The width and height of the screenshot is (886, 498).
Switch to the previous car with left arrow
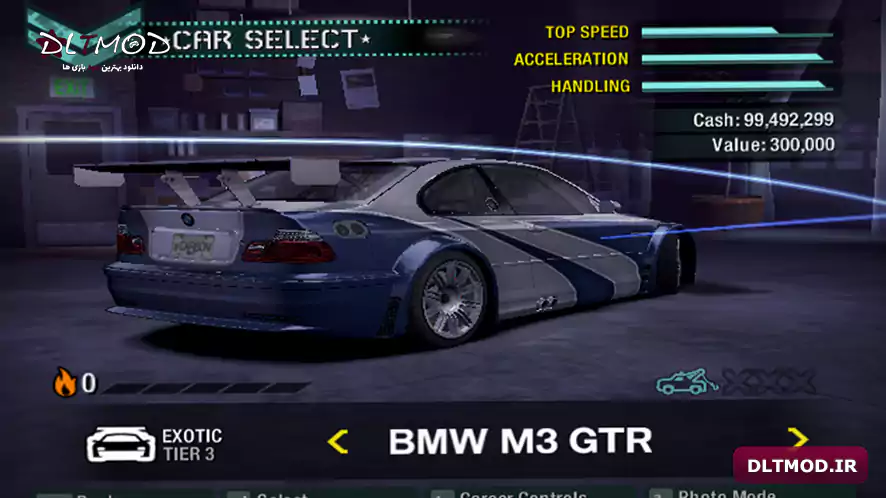pyautogui.click(x=338, y=441)
